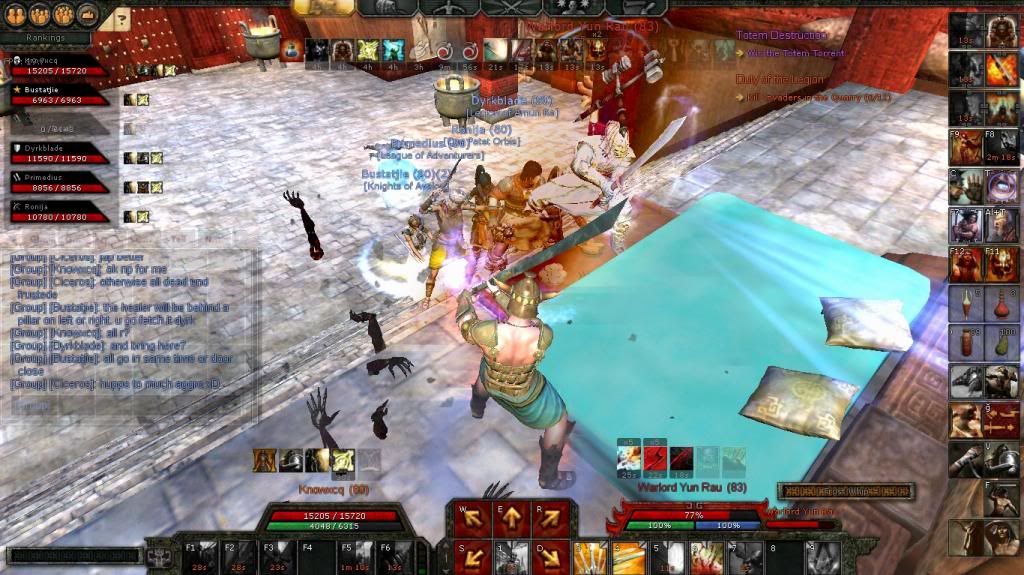Activate the T hotkey purple orb ability
Viewport: 1024px width, 575px height.
coord(1002,186)
